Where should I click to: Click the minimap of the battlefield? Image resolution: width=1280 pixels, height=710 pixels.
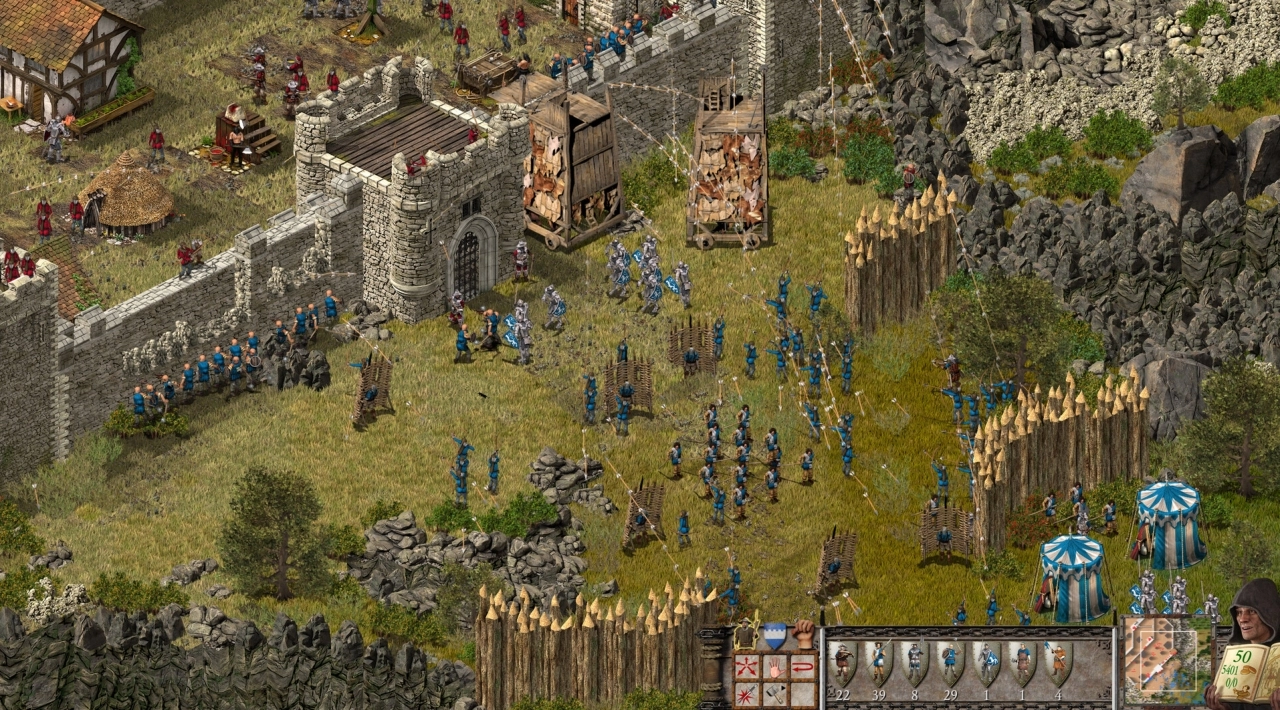1162,658
